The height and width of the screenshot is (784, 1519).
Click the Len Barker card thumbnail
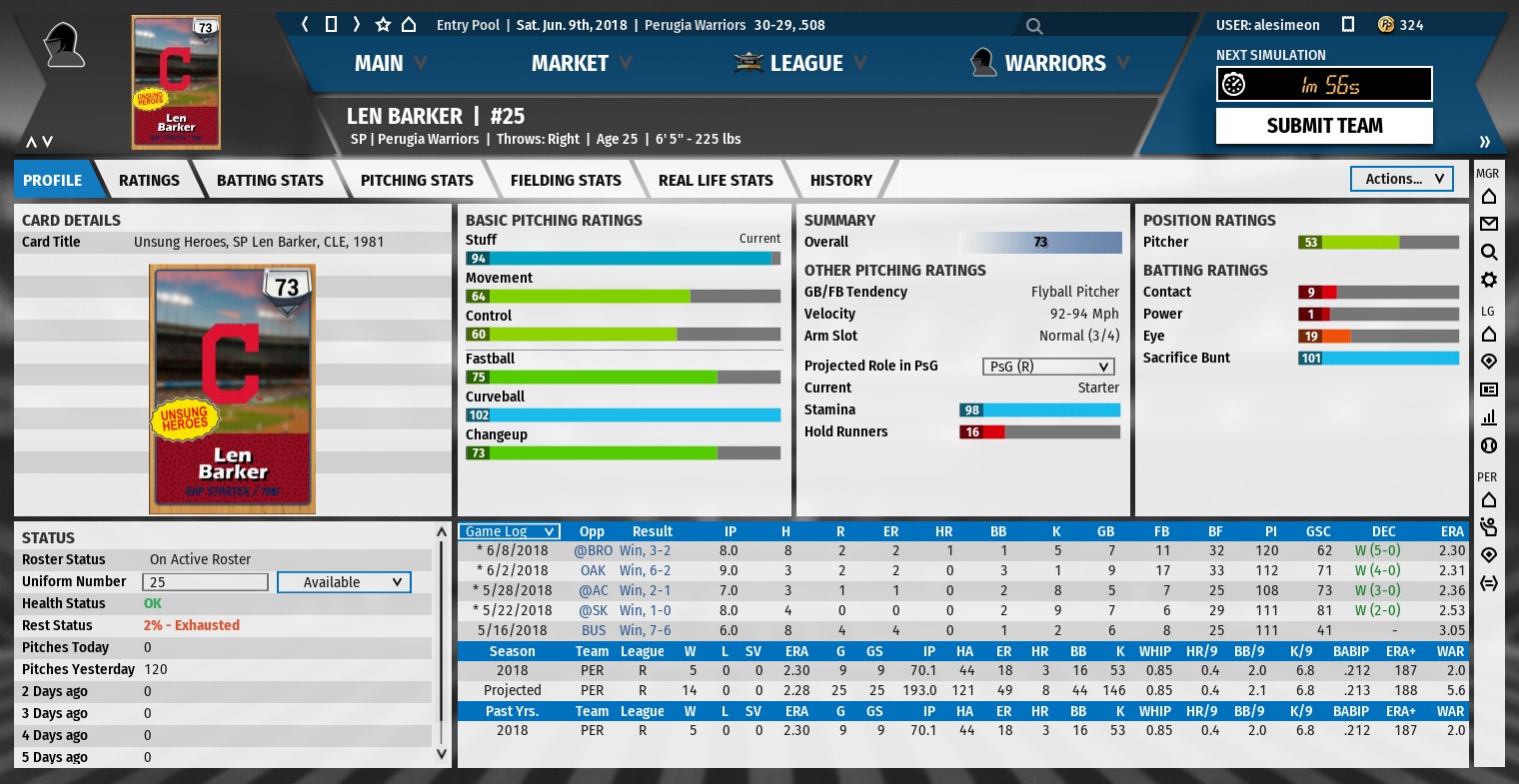click(x=176, y=82)
